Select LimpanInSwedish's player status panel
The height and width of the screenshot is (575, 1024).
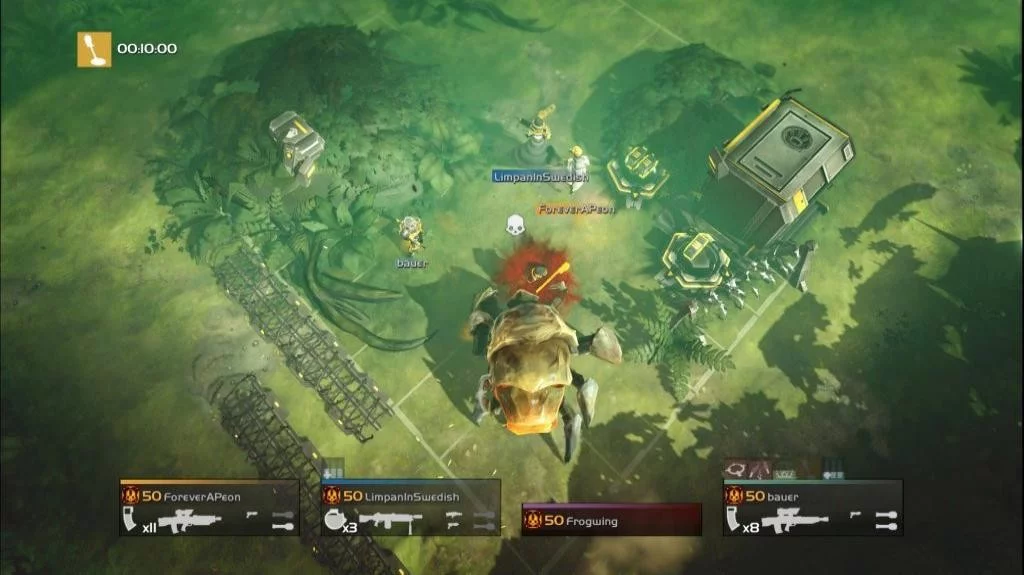point(410,507)
